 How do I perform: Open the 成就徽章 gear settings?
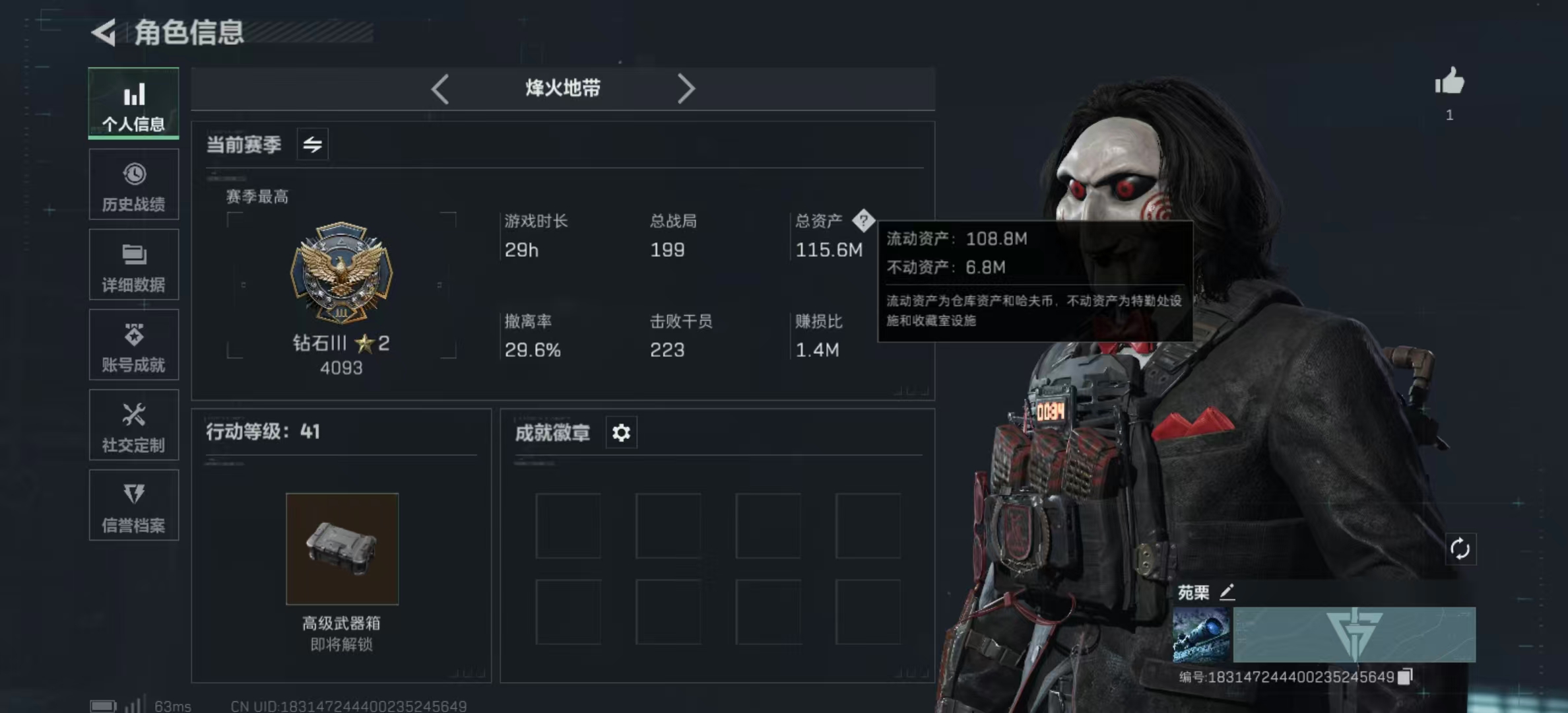tap(621, 433)
